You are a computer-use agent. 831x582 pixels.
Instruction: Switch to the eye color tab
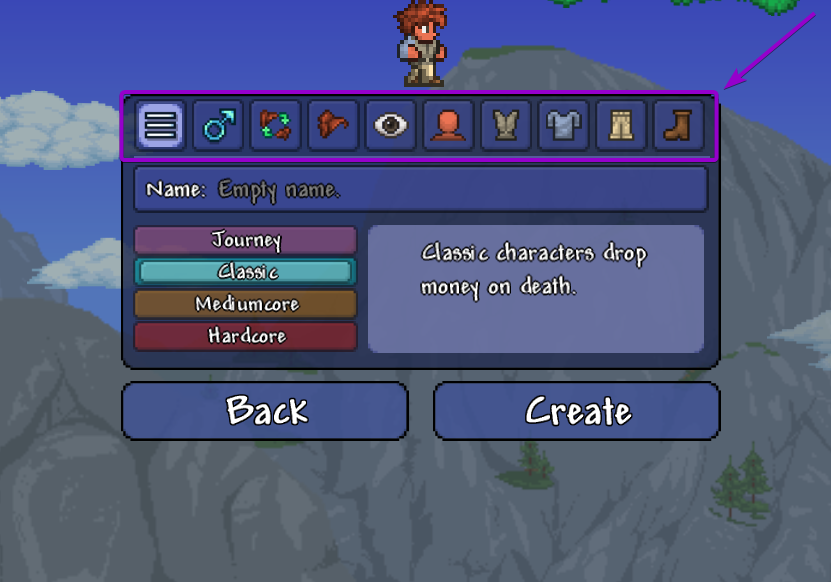(391, 126)
